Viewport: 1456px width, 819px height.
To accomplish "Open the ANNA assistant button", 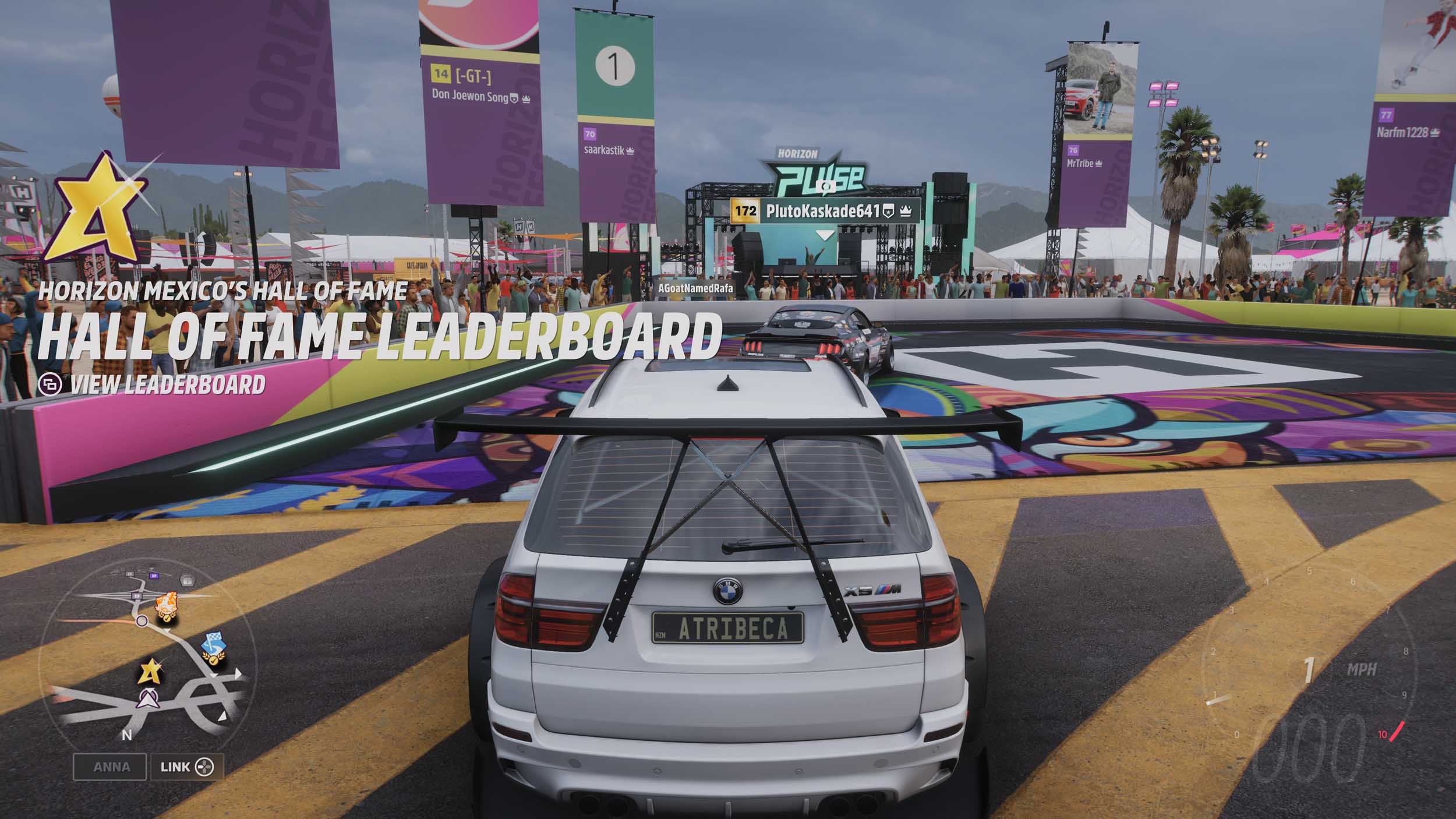I will tap(111, 767).
